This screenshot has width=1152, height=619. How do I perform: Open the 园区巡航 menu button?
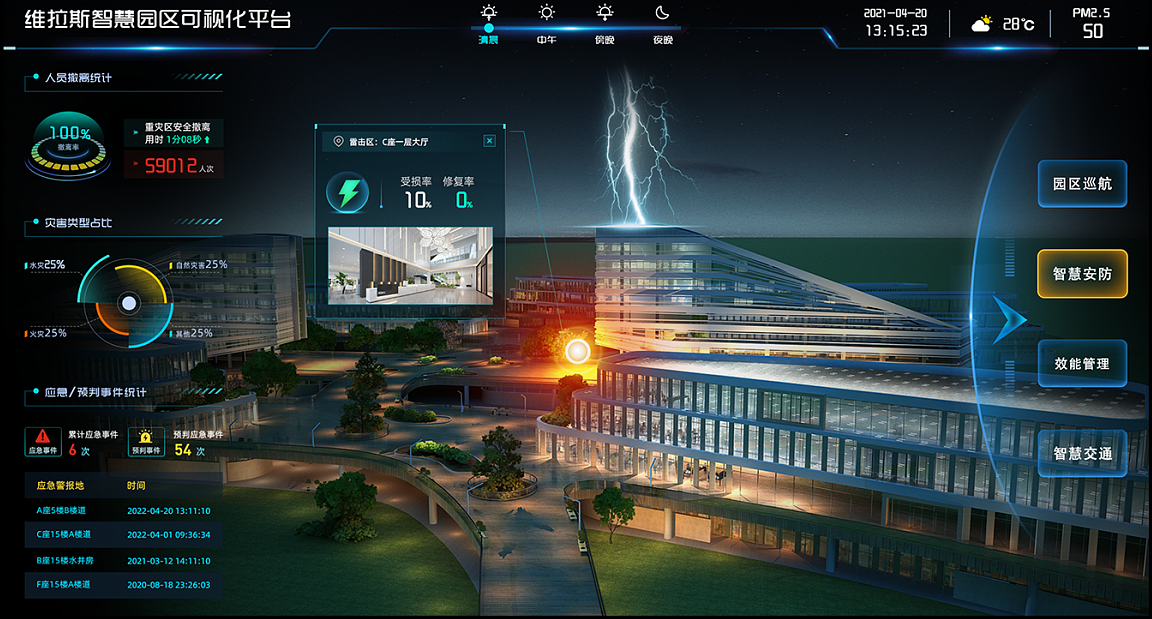(x=1082, y=184)
